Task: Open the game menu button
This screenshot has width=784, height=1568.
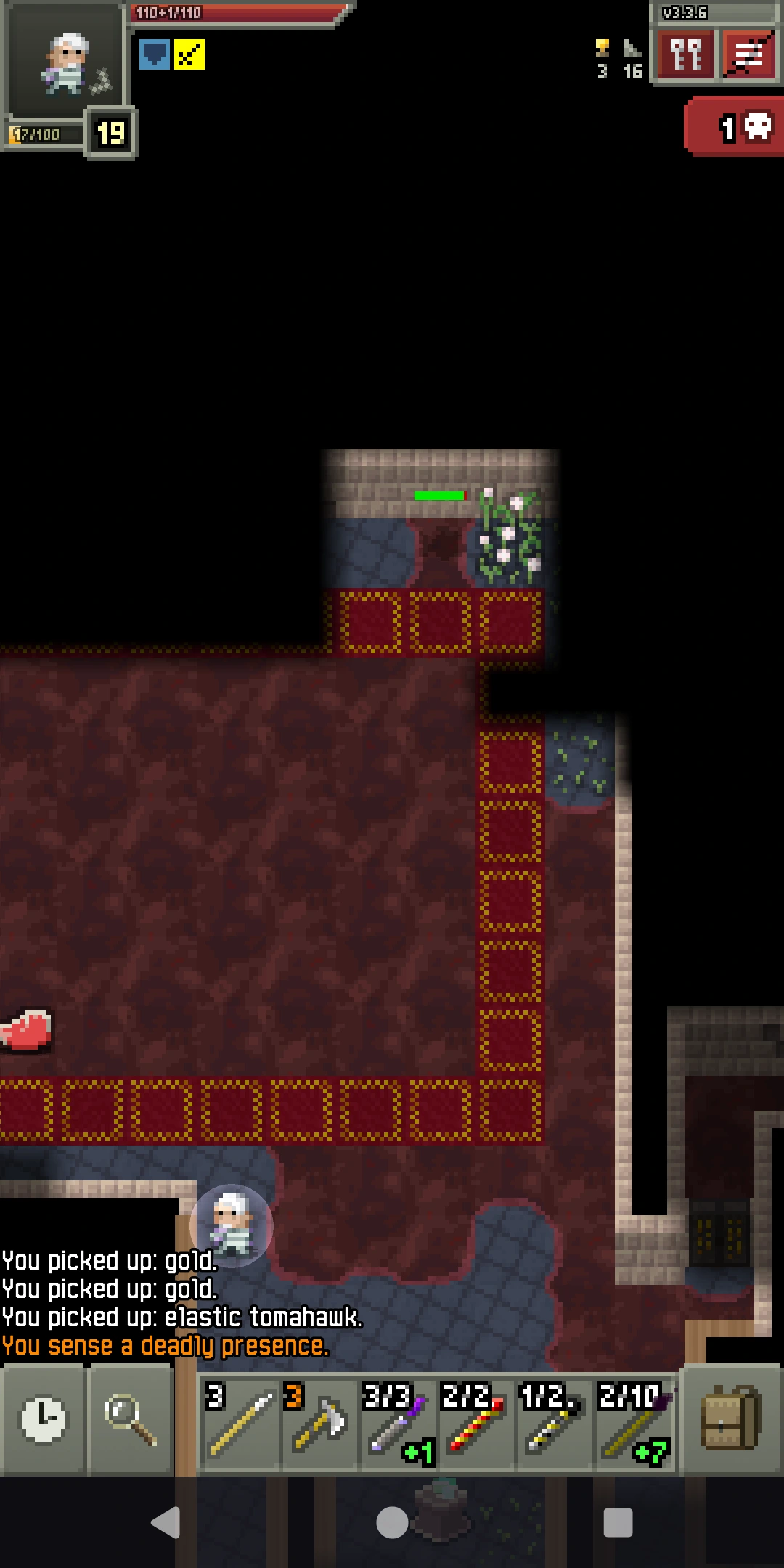Action: pos(748,55)
